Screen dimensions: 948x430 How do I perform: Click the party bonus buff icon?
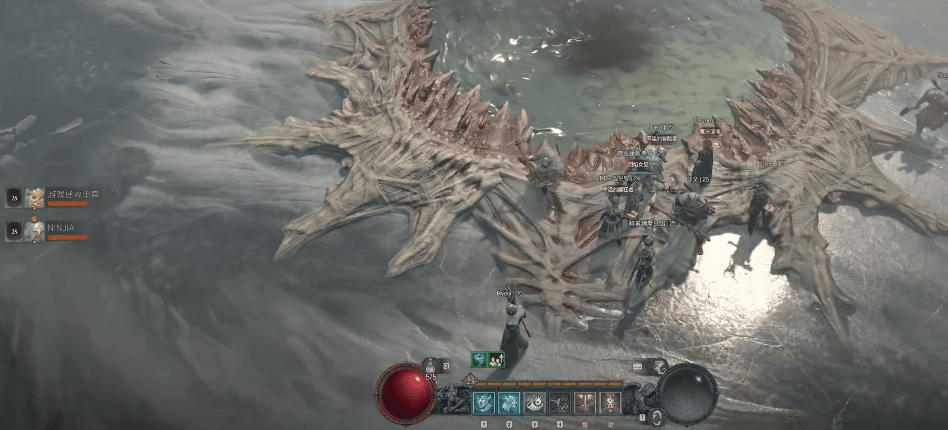click(496, 359)
